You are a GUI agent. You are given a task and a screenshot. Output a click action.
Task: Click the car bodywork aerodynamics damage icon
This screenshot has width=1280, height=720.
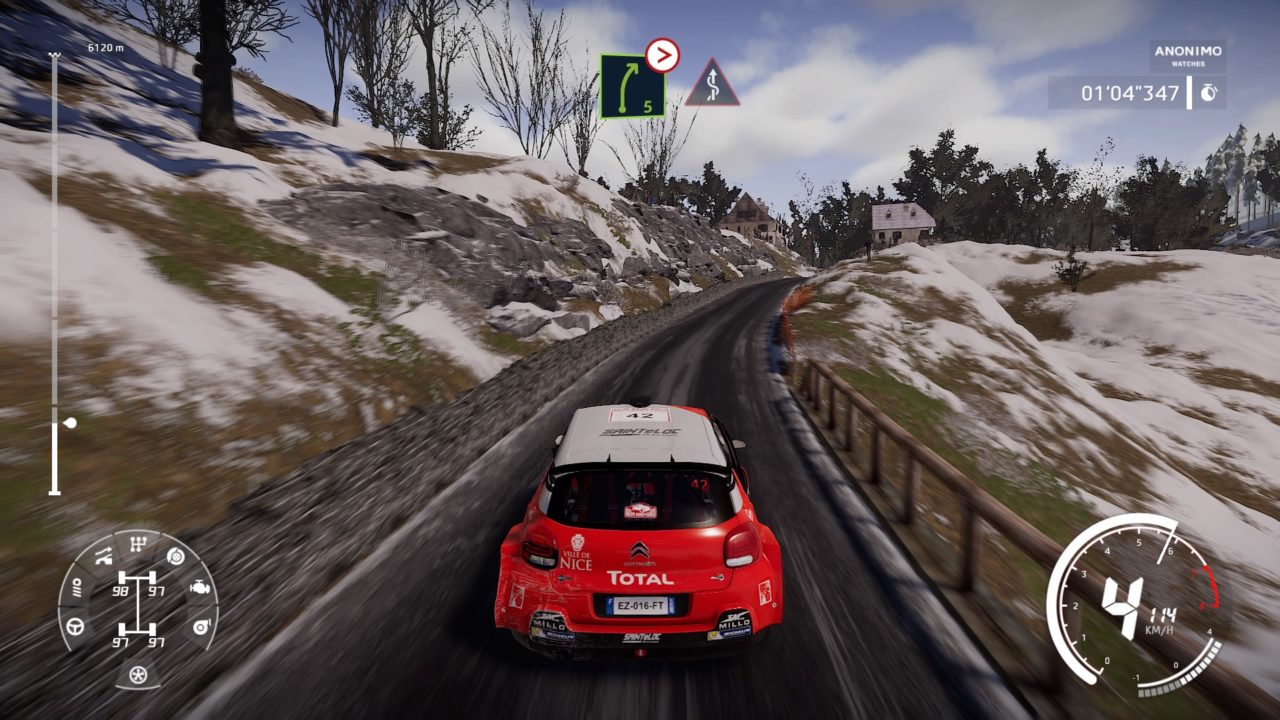tap(102, 557)
